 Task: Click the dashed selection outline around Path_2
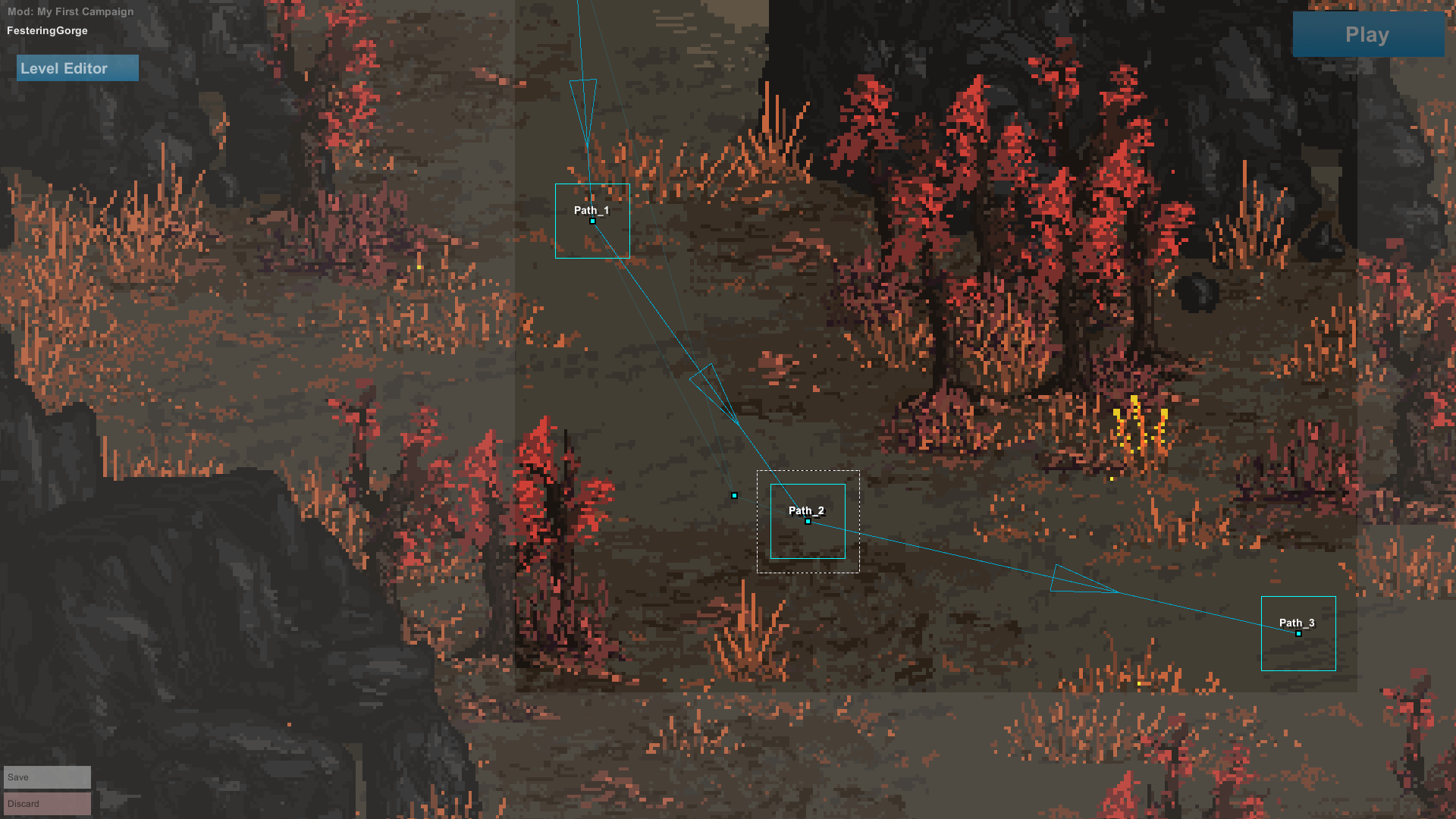coord(808,472)
